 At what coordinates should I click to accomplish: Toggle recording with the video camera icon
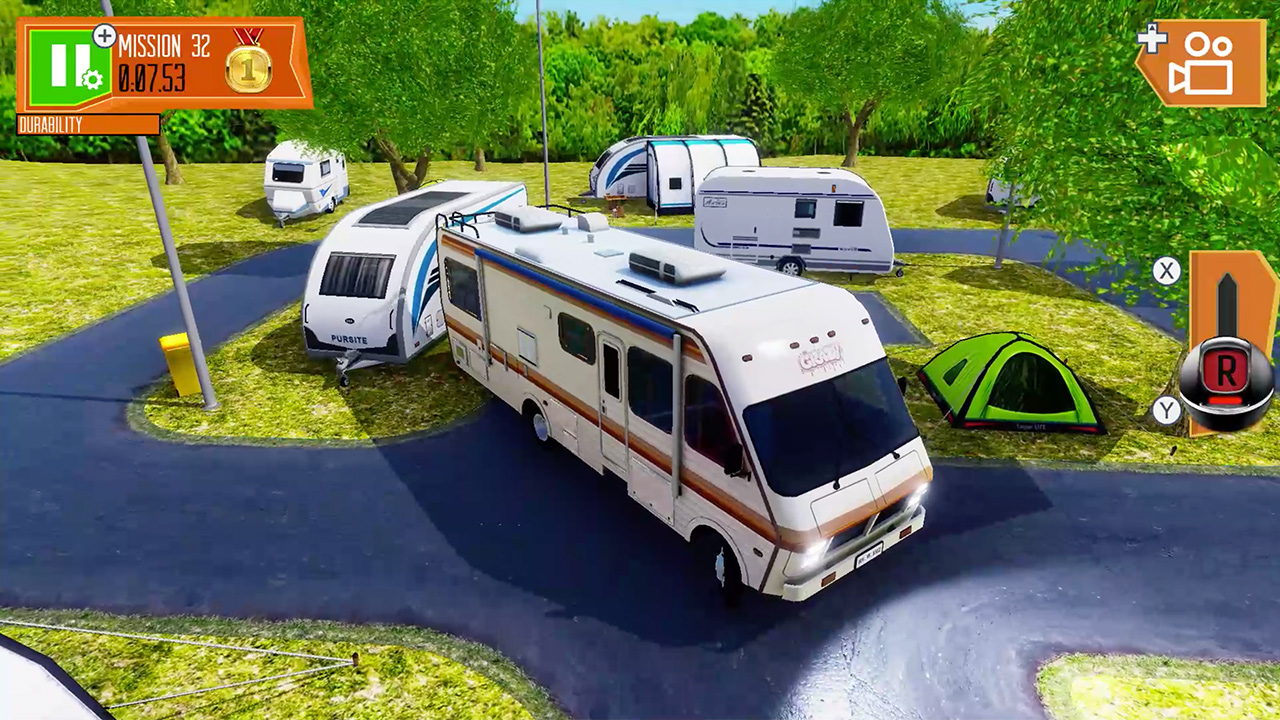click(x=1203, y=62)
